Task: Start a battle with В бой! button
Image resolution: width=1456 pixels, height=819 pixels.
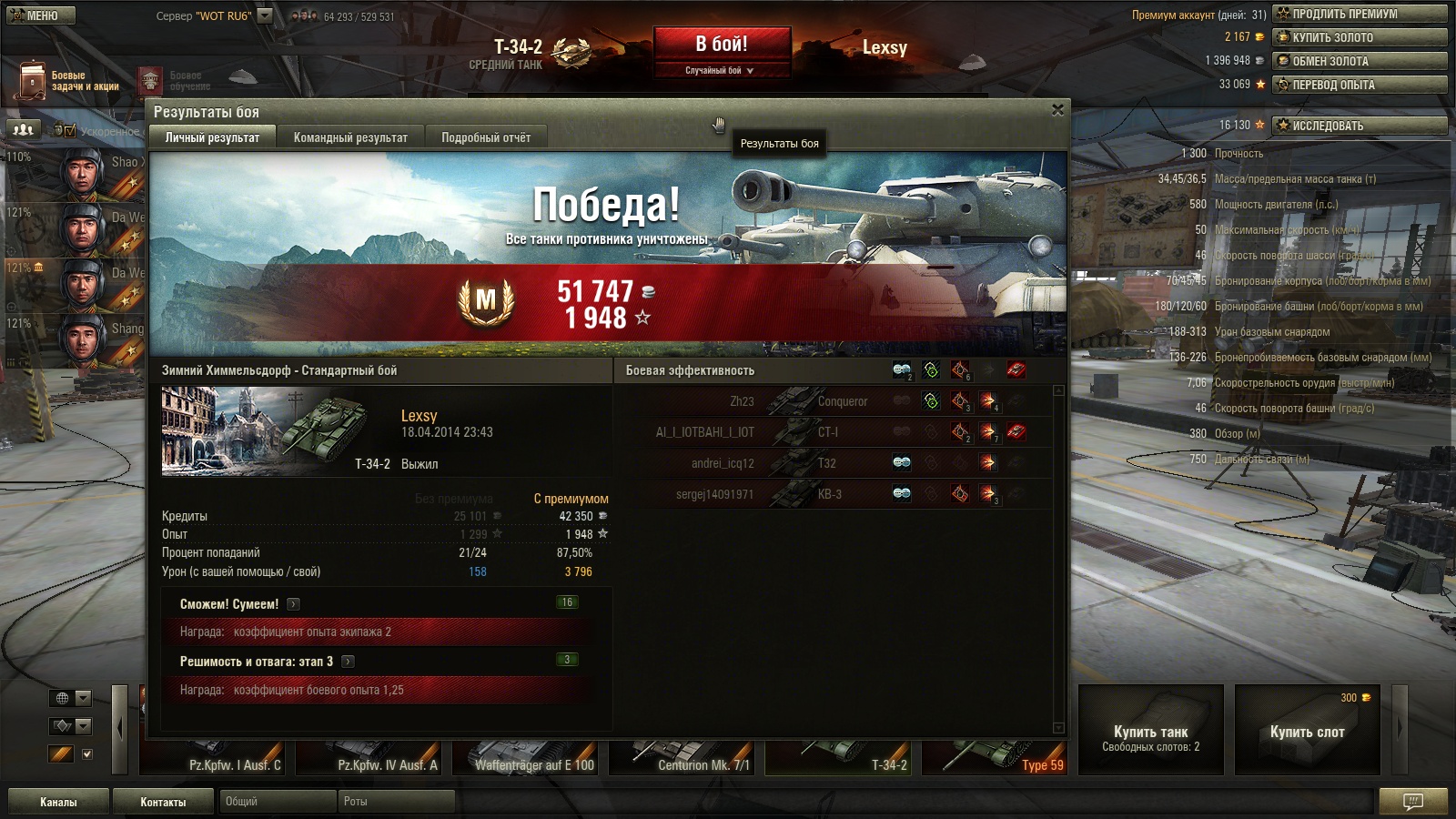Action: click(x=722, y=44)
